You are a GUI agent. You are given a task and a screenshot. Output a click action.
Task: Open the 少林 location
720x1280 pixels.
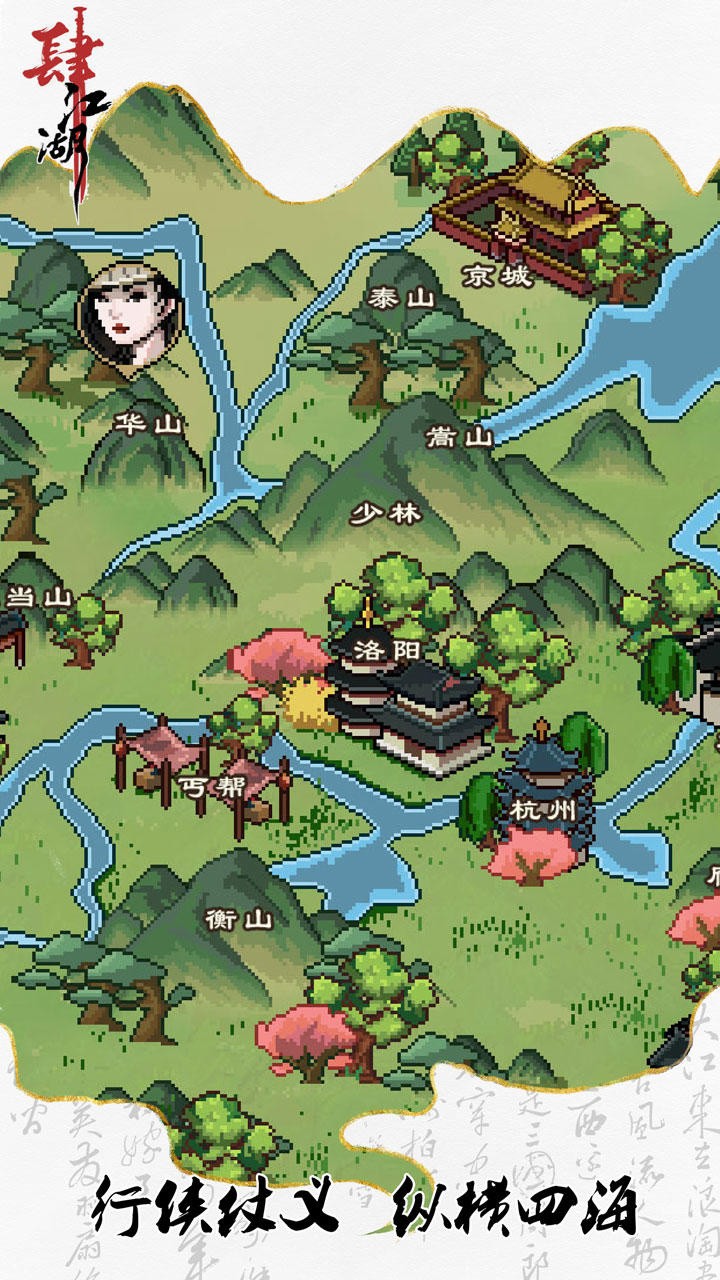click(386, 514)
